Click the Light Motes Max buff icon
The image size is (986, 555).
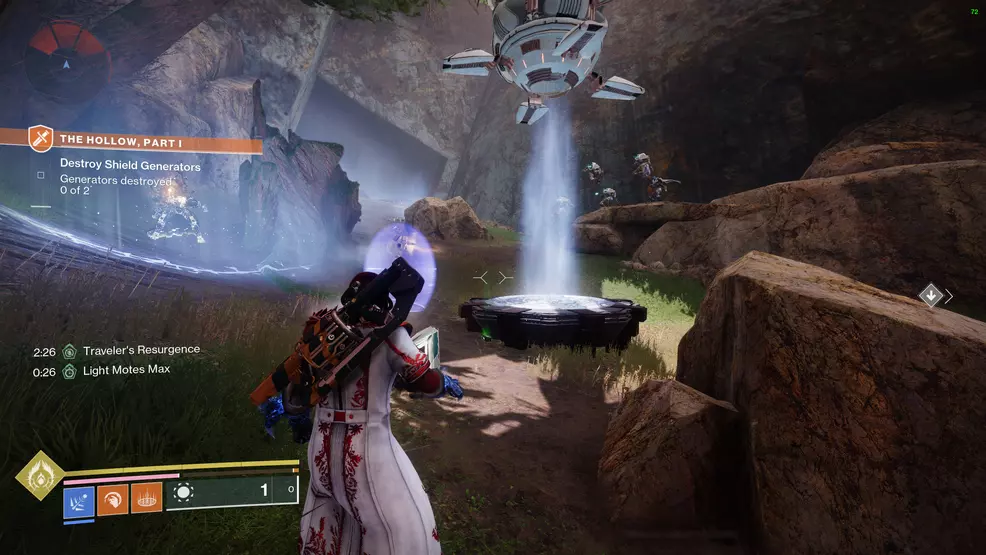coord(69,371)
